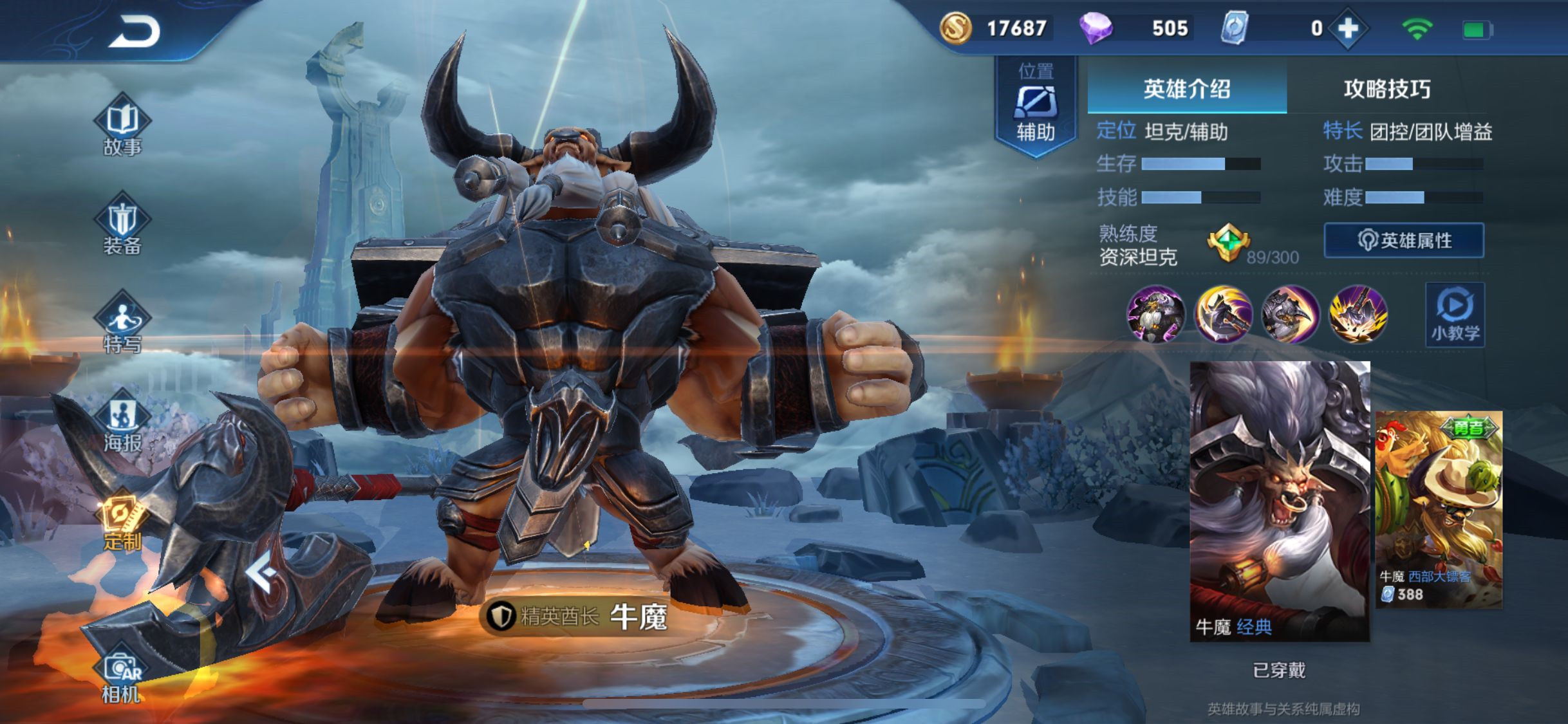
Task: Select the 牛魔 经典 skin card
Action: (x=1280, y=501)
